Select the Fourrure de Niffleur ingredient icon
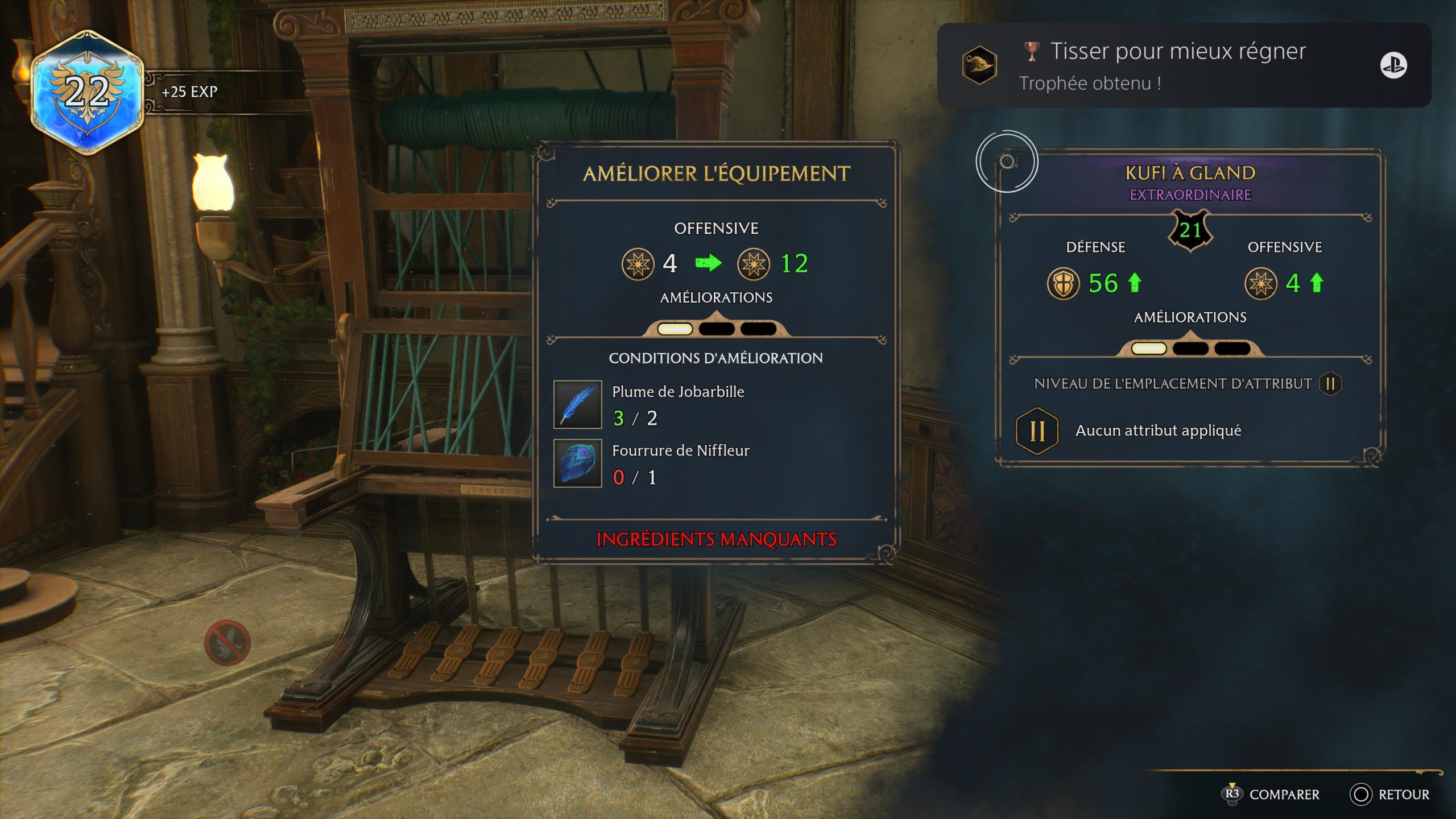Screen dimensions: 1456x819 [x=577, y=463]
